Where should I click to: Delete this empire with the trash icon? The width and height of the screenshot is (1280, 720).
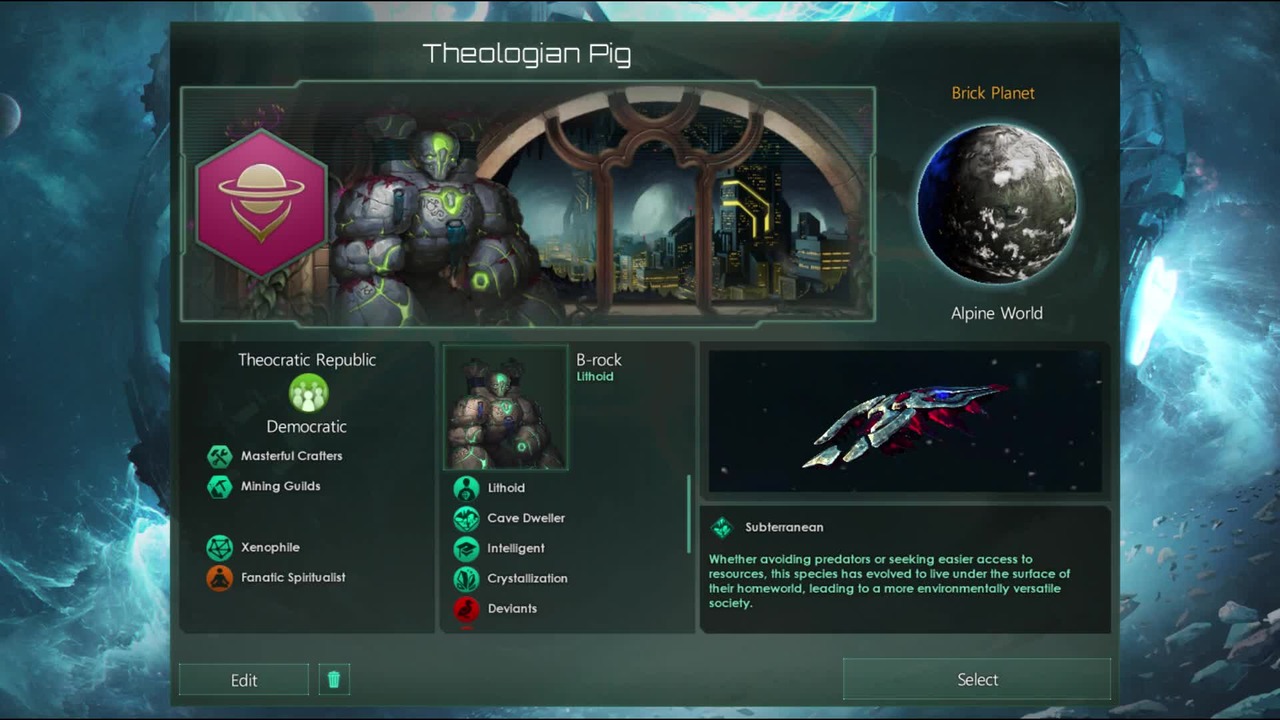point(334,680)
